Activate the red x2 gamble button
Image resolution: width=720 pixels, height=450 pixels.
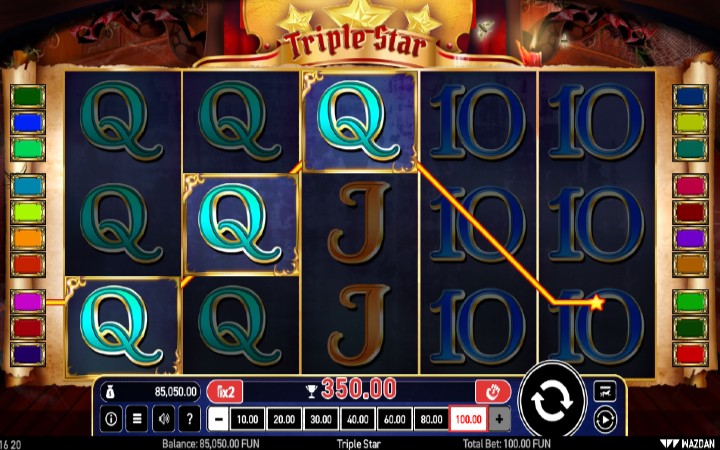pos(225,391)
